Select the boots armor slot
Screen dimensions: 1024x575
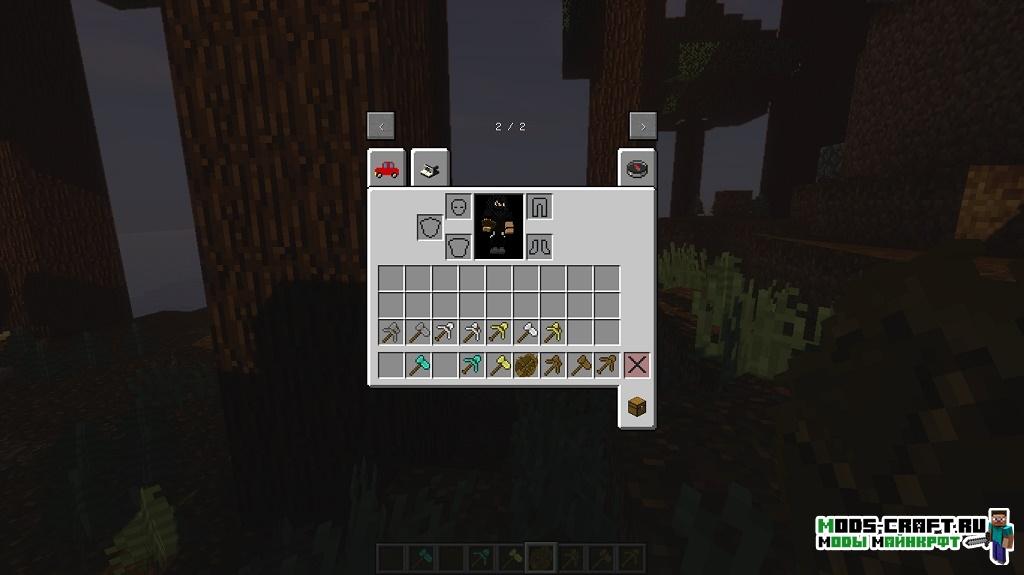pos(539,246)
